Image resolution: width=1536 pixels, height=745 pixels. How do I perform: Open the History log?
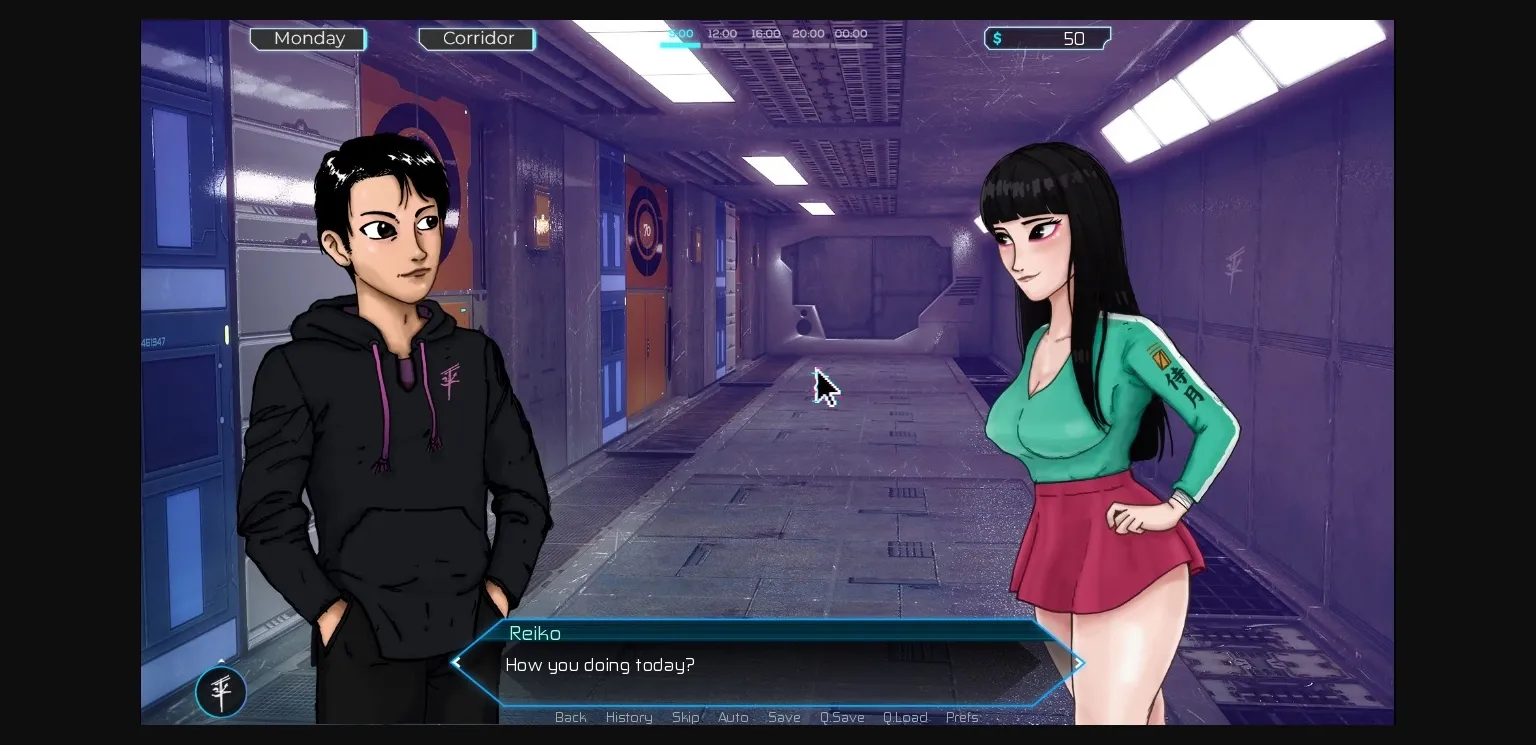pos(628,717)
